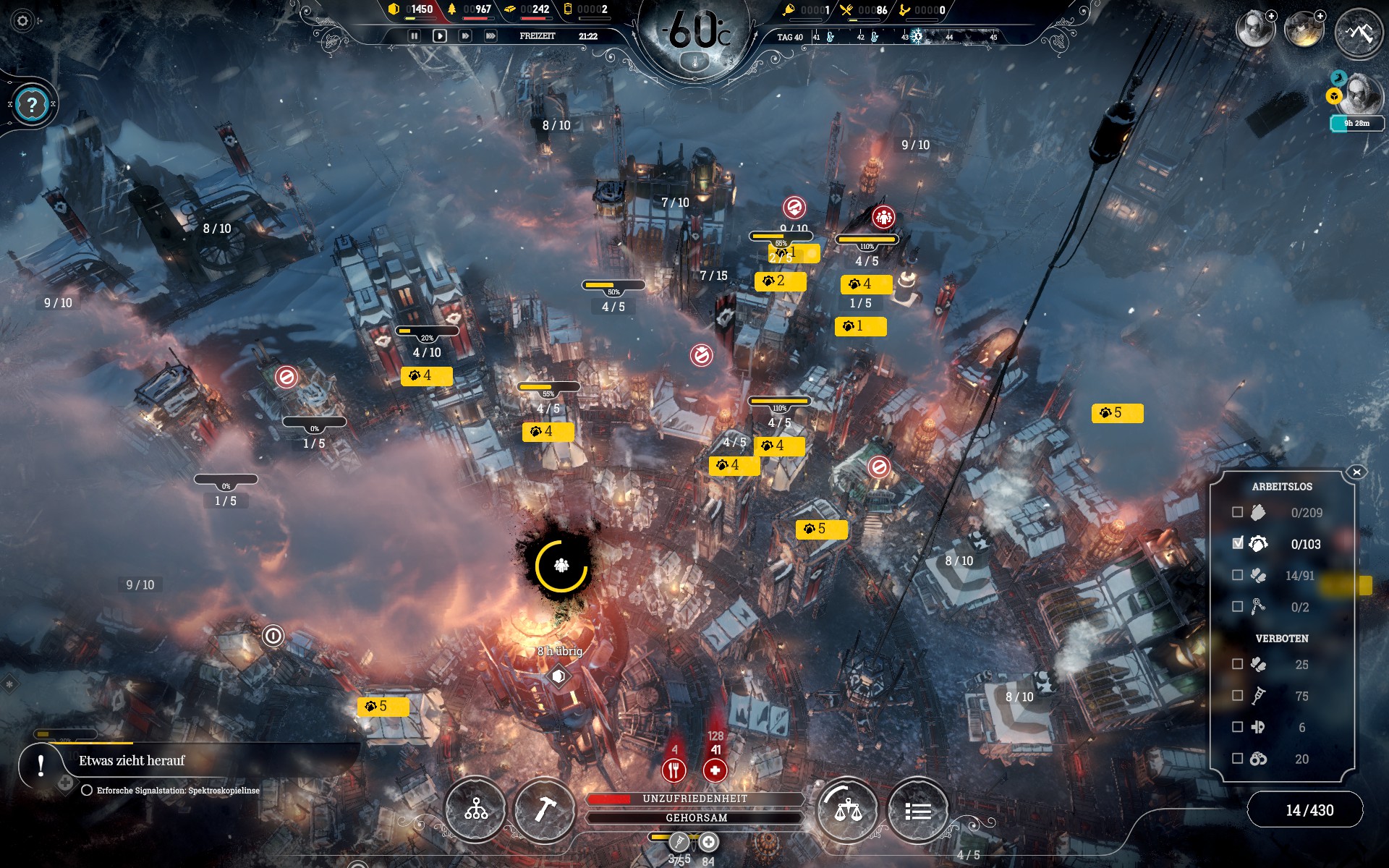Open the question mark help button
1389x868 pixels.
pos(32,106)
